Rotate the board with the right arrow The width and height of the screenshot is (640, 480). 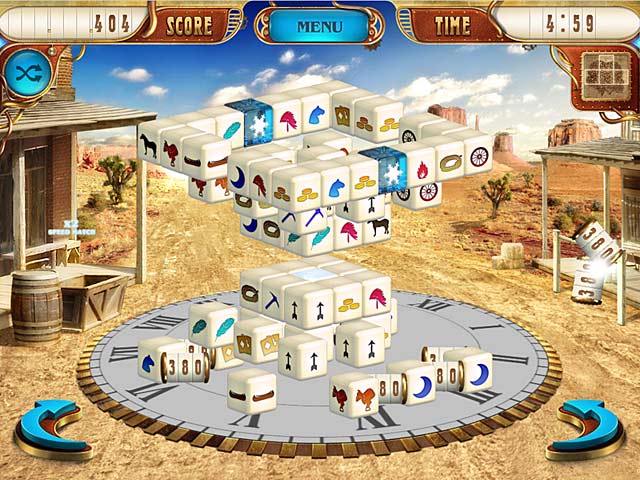pos(589,426)
